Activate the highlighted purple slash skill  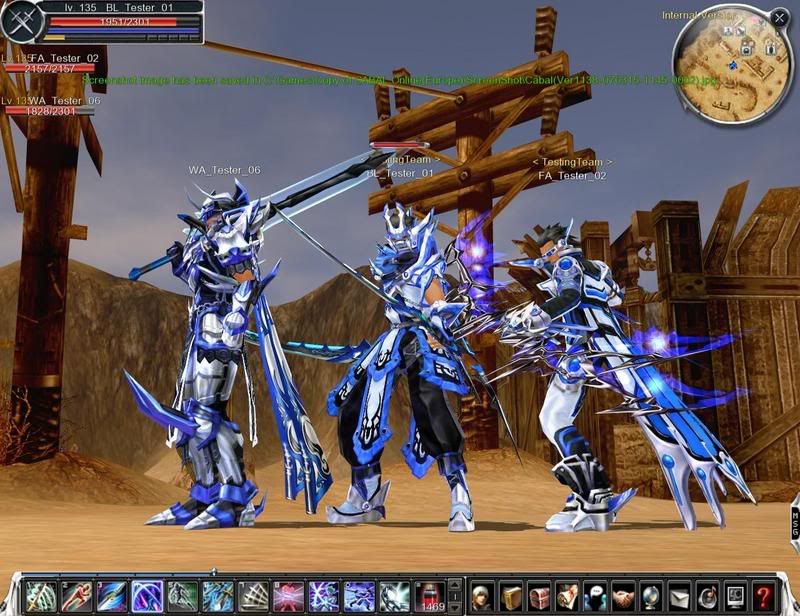(x=147, y=596)
